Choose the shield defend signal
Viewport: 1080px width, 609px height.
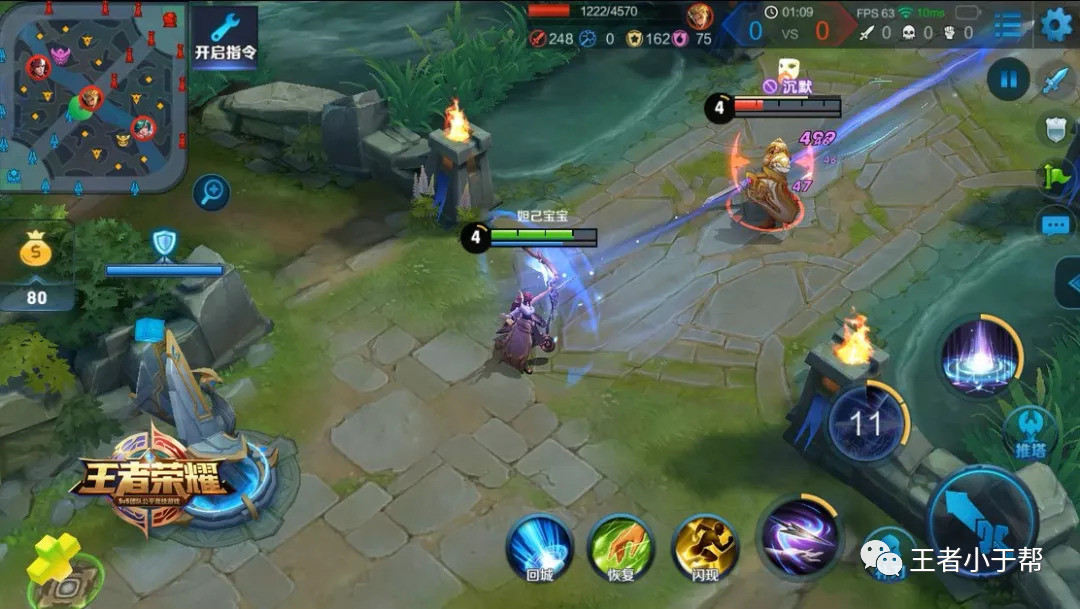point(1056,127)
